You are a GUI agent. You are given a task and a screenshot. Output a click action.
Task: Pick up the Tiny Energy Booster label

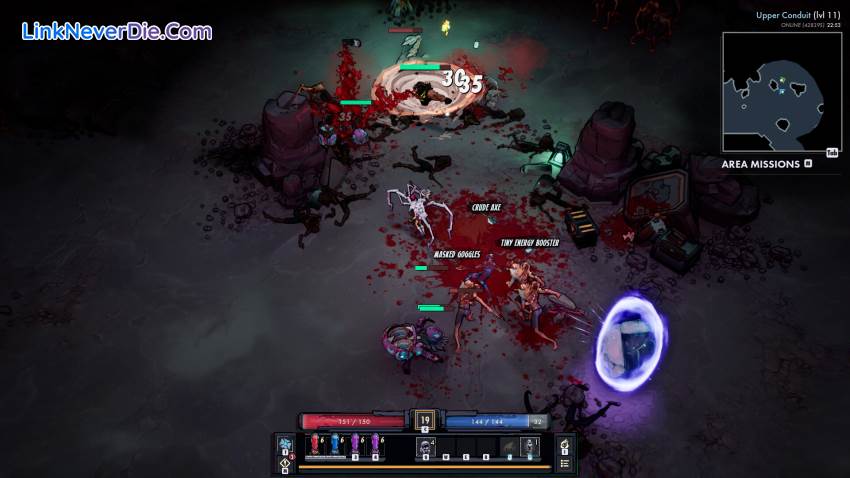click(529, 243)
